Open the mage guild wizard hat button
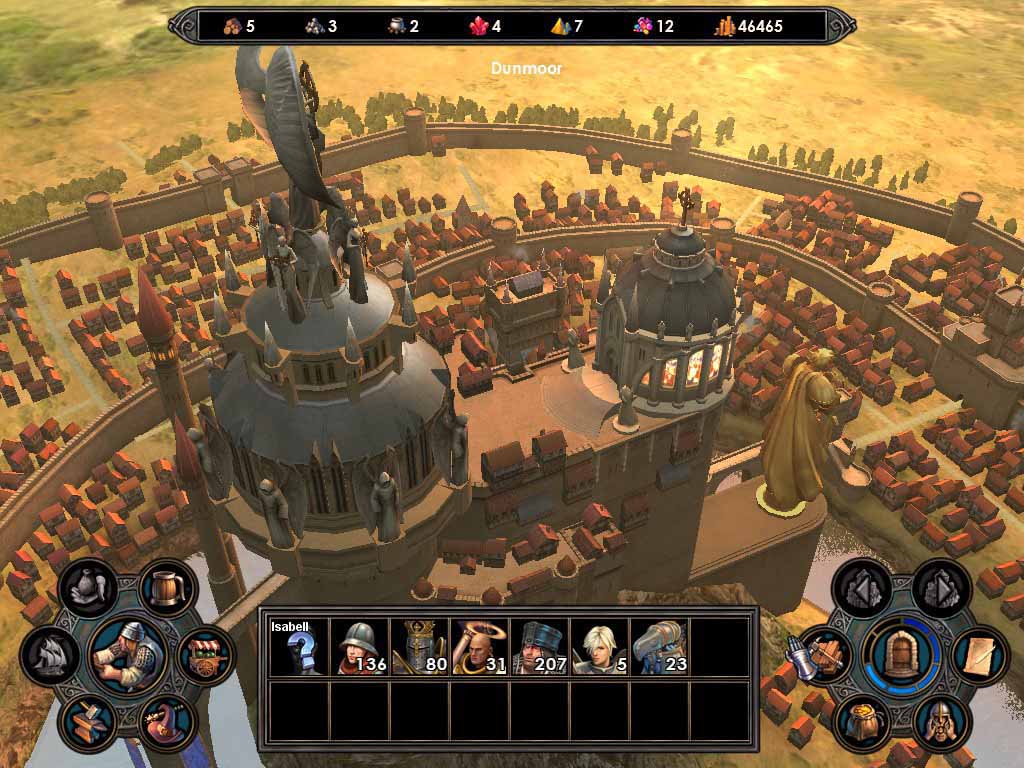This screenshot has width=1024, height=768. click(167, 722)
